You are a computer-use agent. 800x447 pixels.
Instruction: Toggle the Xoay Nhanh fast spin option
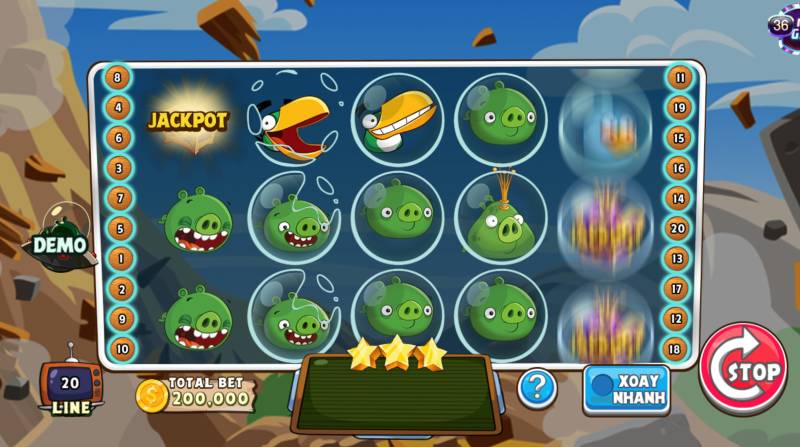[626, 388]
